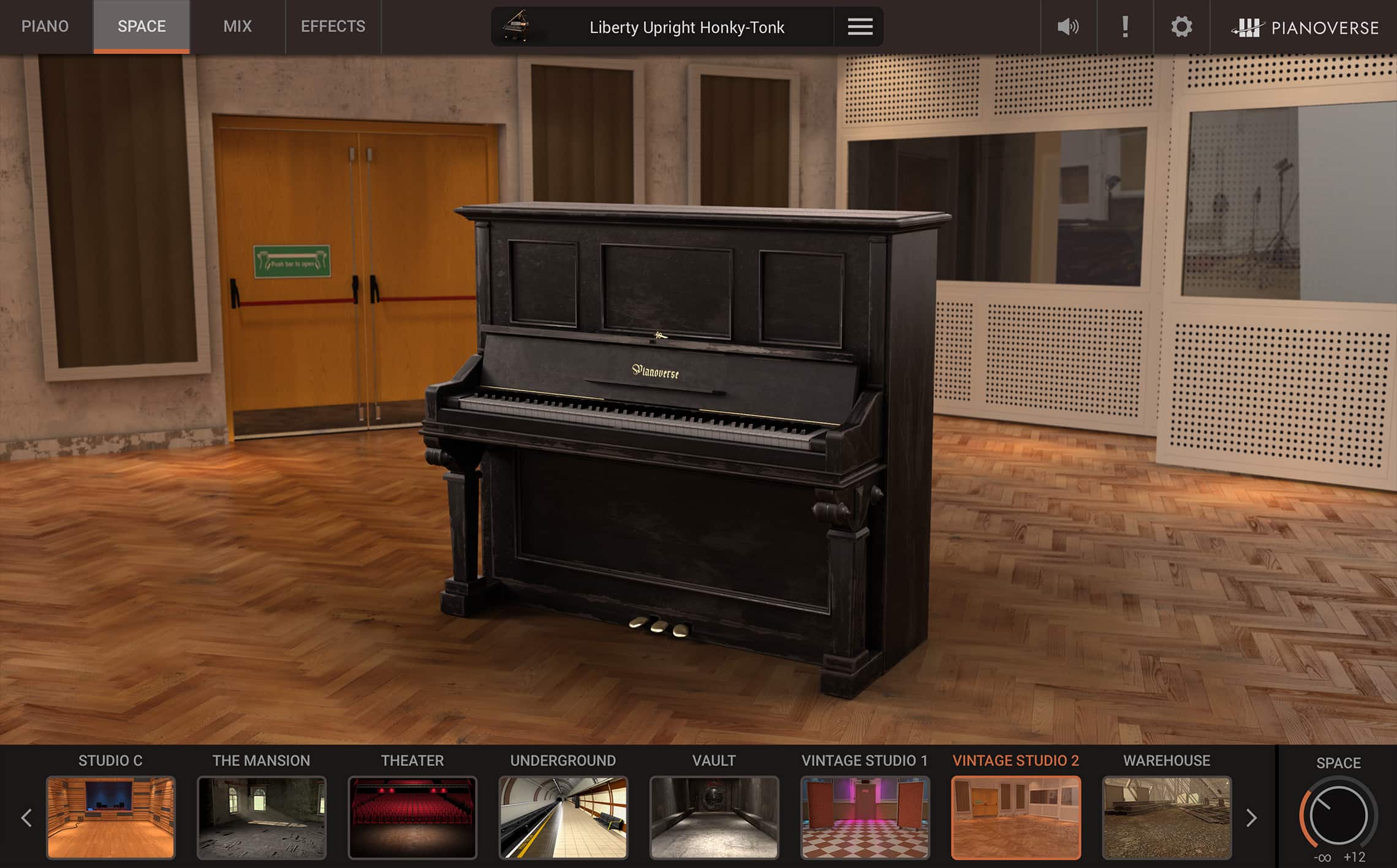Viewport: 1397px width, 868px height.
Task: Open the preset hamburger menu
Action: [859, 26]
